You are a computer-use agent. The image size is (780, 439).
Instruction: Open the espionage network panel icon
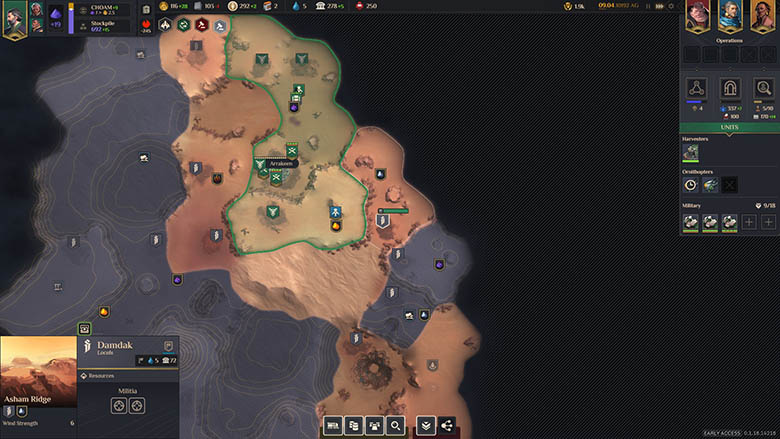(x=698, y=88)
